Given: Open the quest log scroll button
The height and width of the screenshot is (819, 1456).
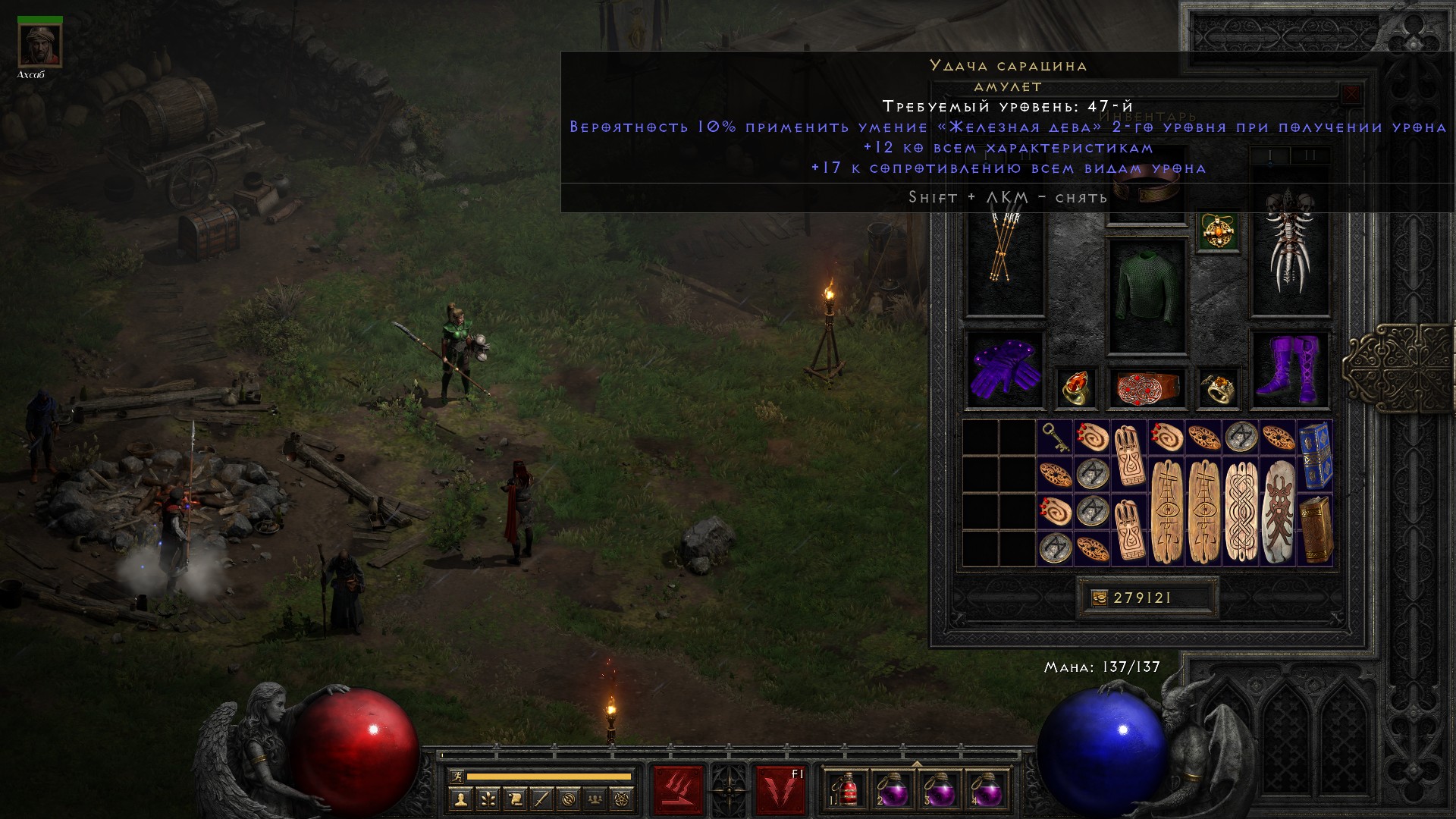Looking at the screenshot, I should click(515, 799).
